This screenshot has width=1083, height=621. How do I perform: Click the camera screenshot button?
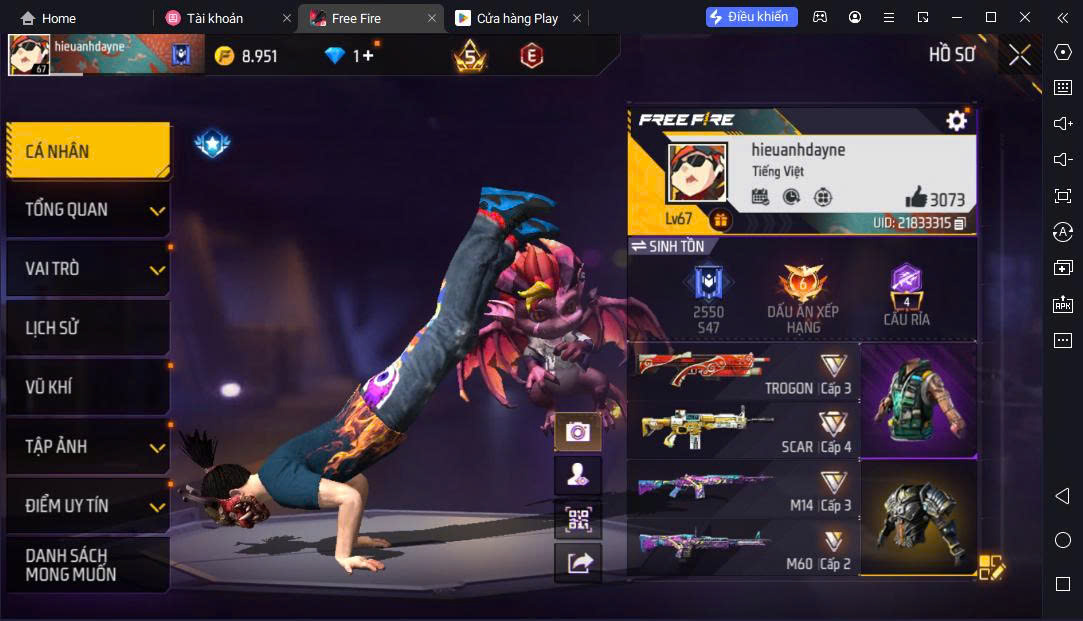(577, 432)
